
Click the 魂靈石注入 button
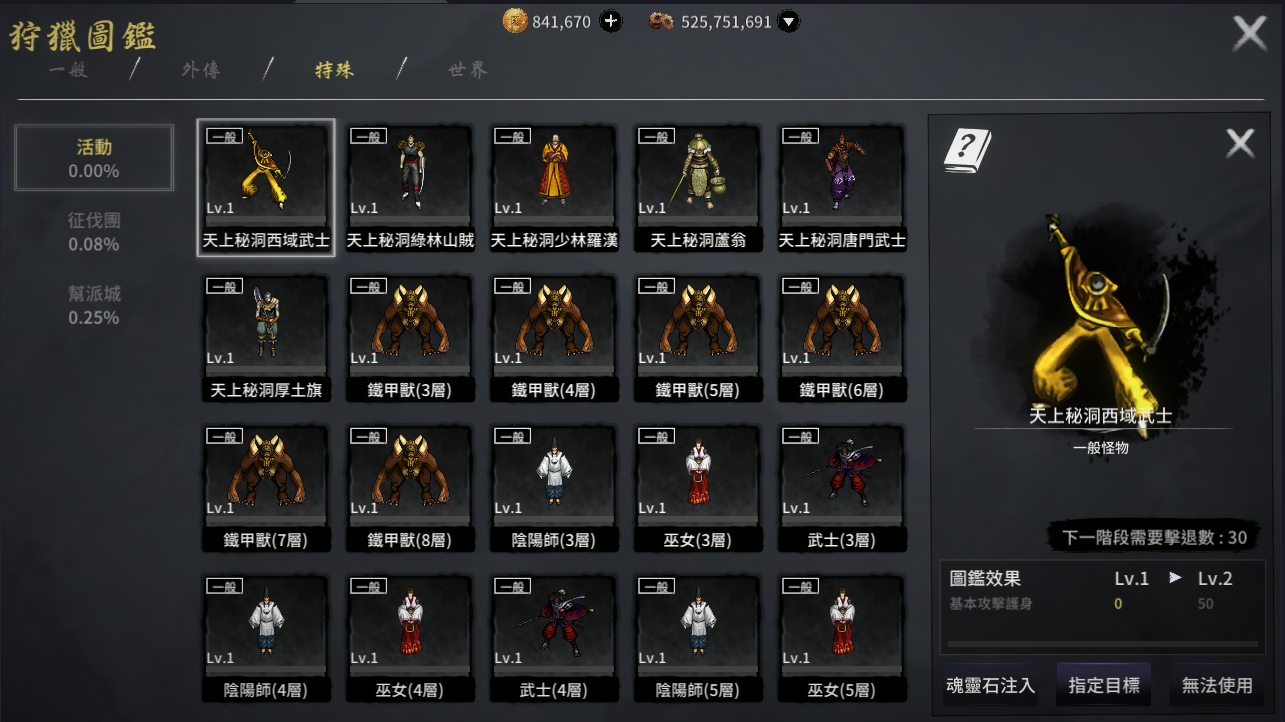[990, 686]
